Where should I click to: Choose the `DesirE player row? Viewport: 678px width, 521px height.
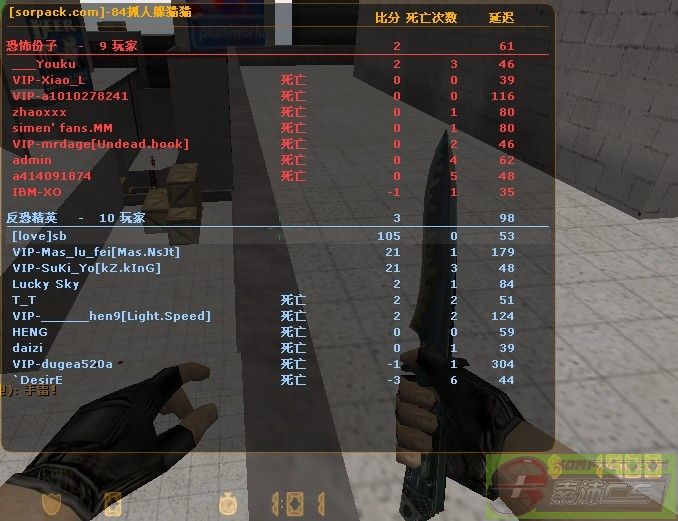pos(38,380)
